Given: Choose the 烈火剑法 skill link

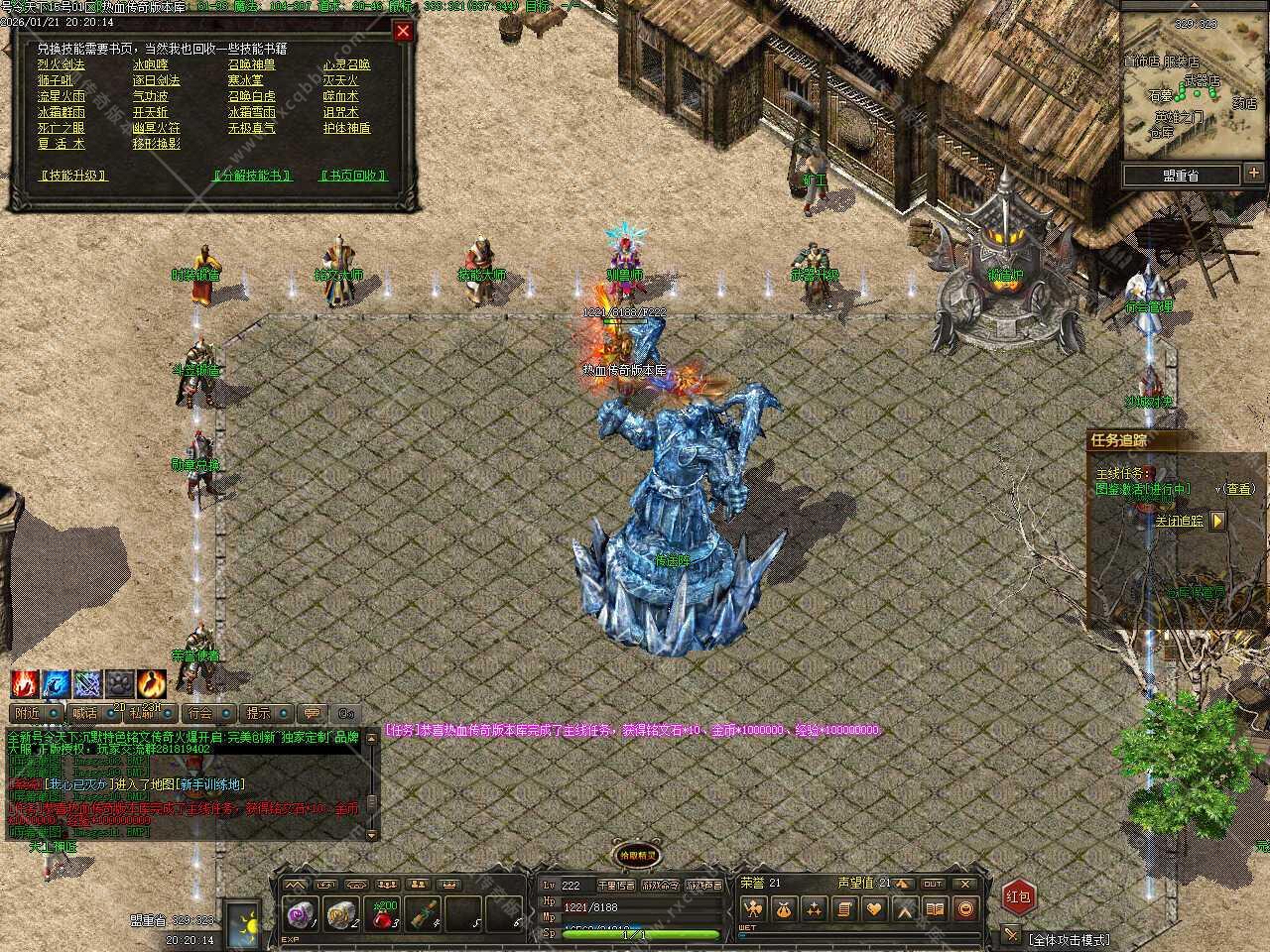Looking at the screenshot, I should click(62, 64).
